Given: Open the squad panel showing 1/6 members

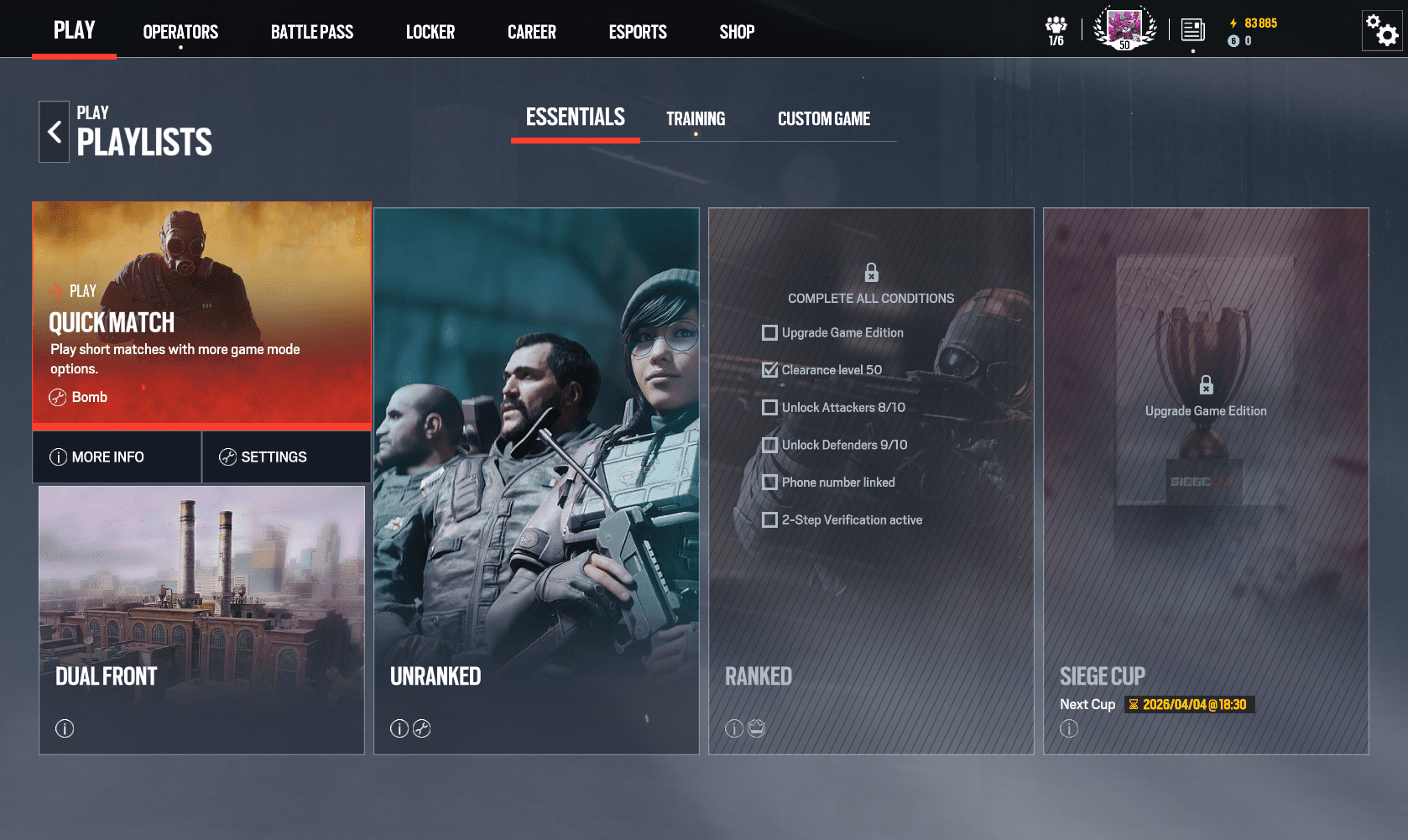Looking at the screenshot, I should [1056, 28].
